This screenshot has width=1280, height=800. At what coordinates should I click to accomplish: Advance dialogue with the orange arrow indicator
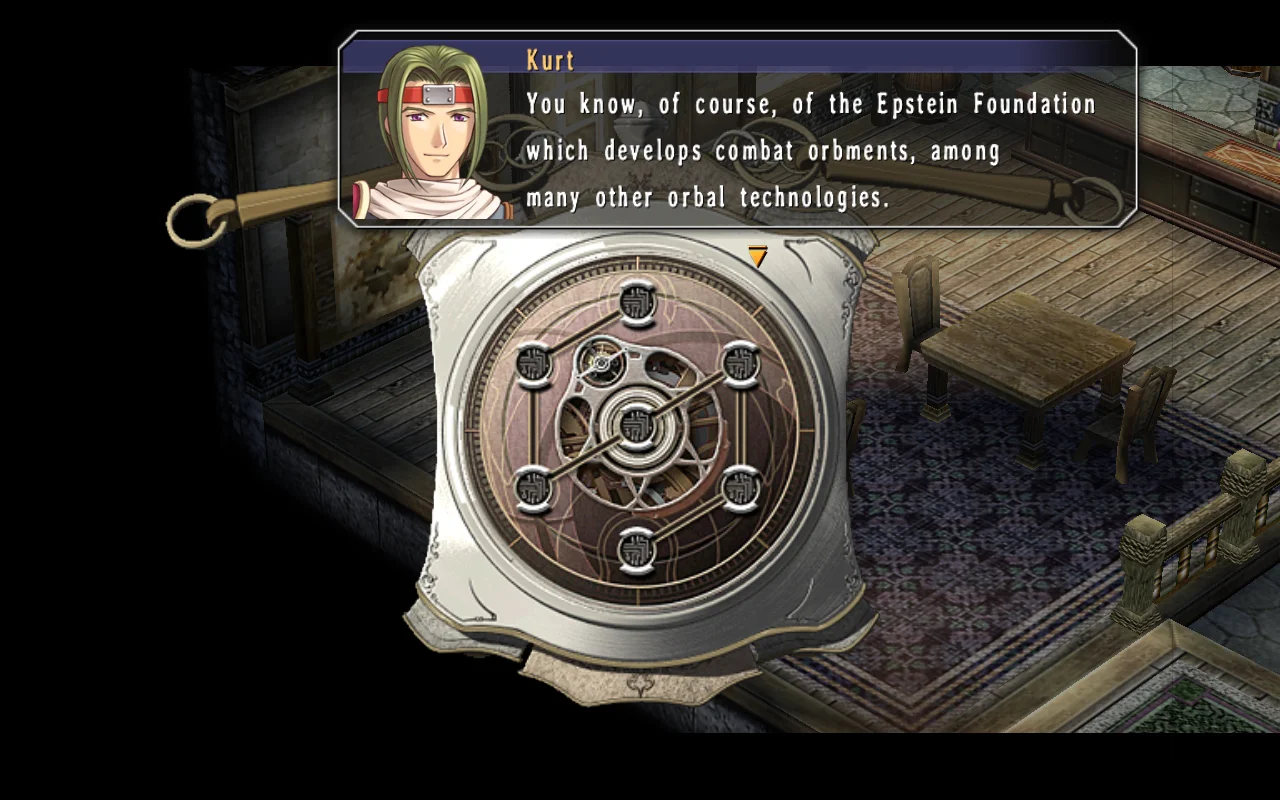coord(757,257)
